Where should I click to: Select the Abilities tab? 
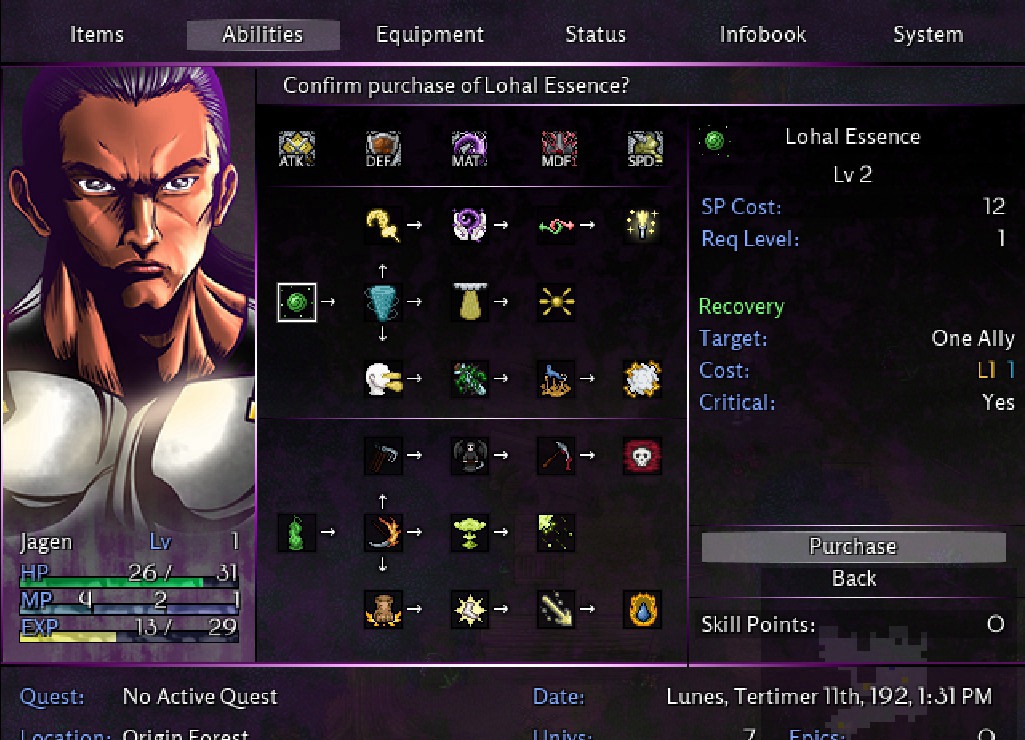tap(263, 34)
